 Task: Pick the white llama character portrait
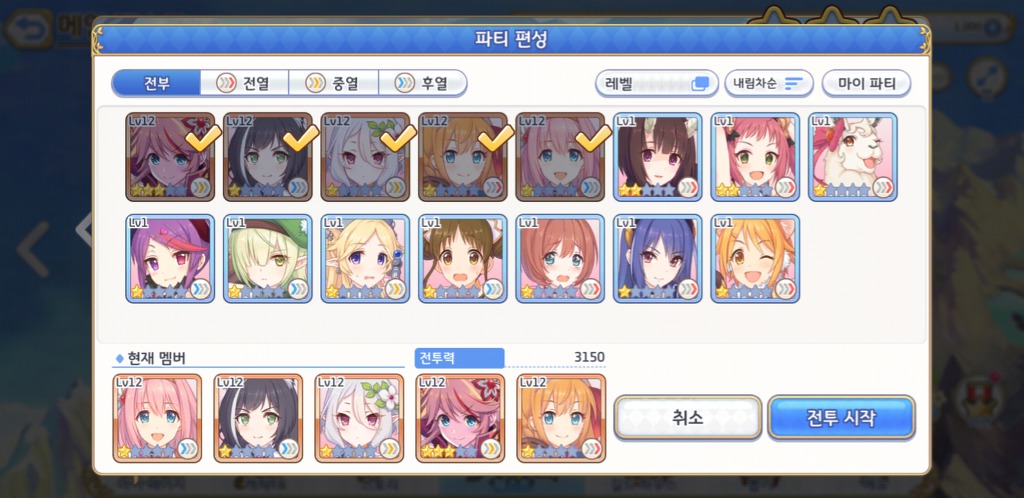click(853, 156)
